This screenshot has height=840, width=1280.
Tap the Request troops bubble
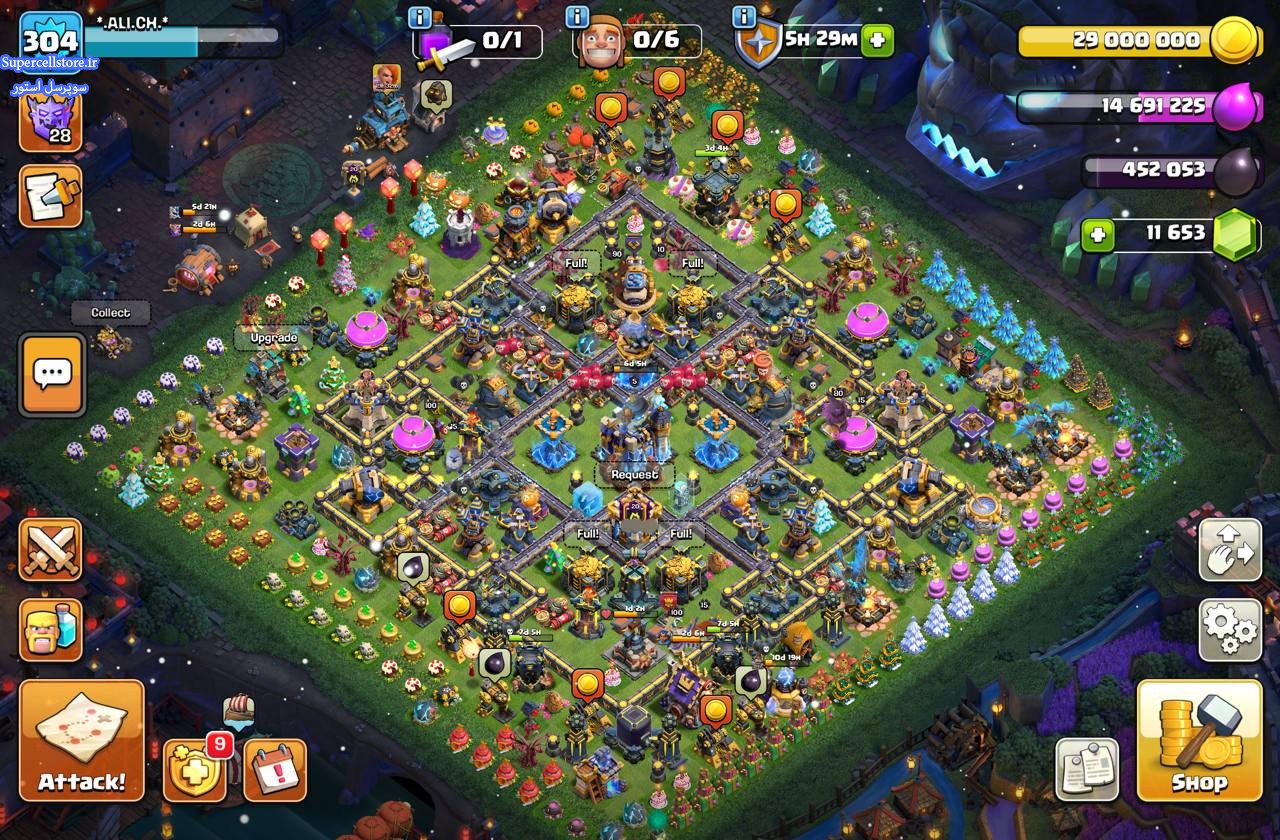pos(635,474)
